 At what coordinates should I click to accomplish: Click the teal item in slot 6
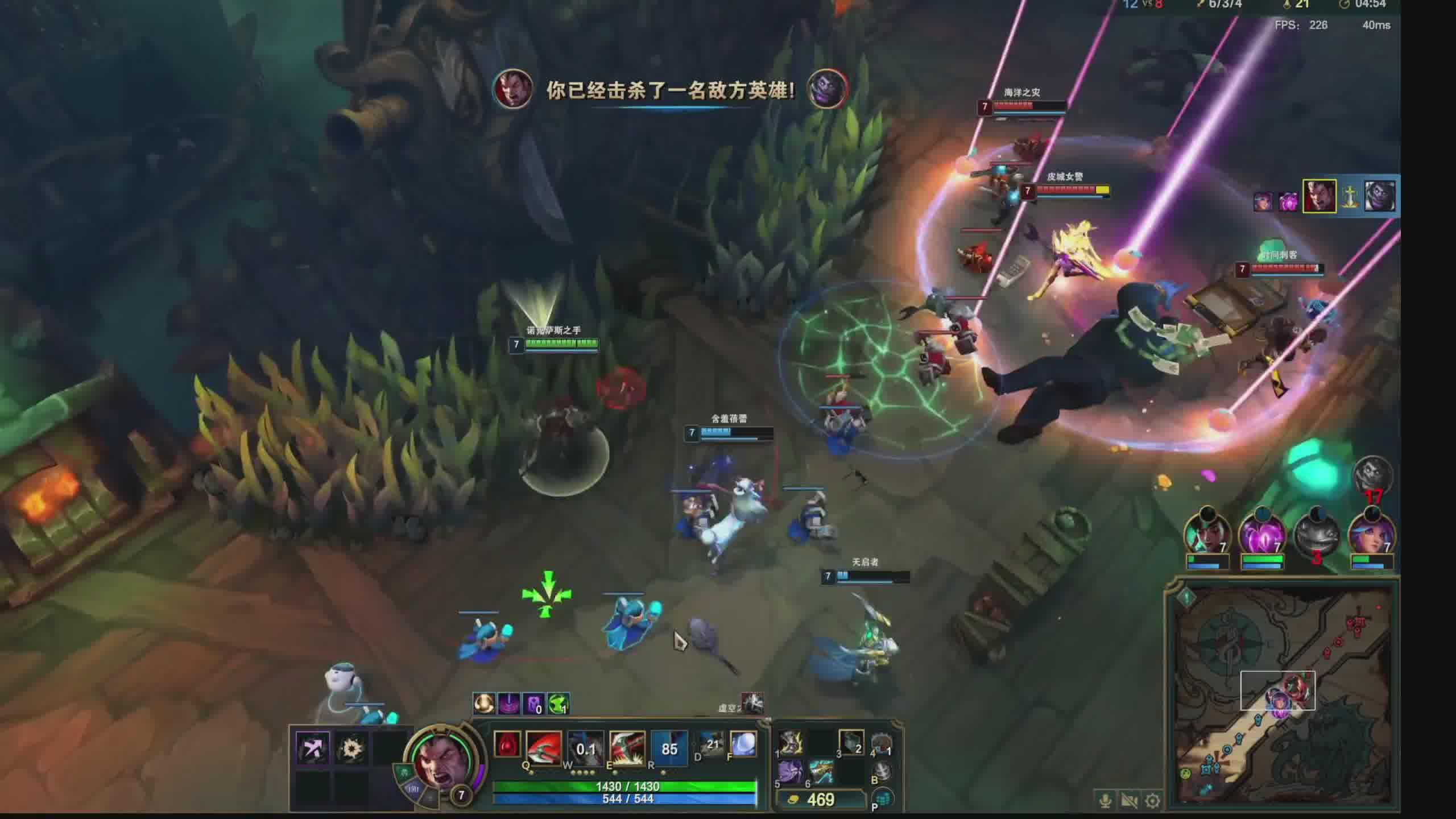(x=821, y=772)
